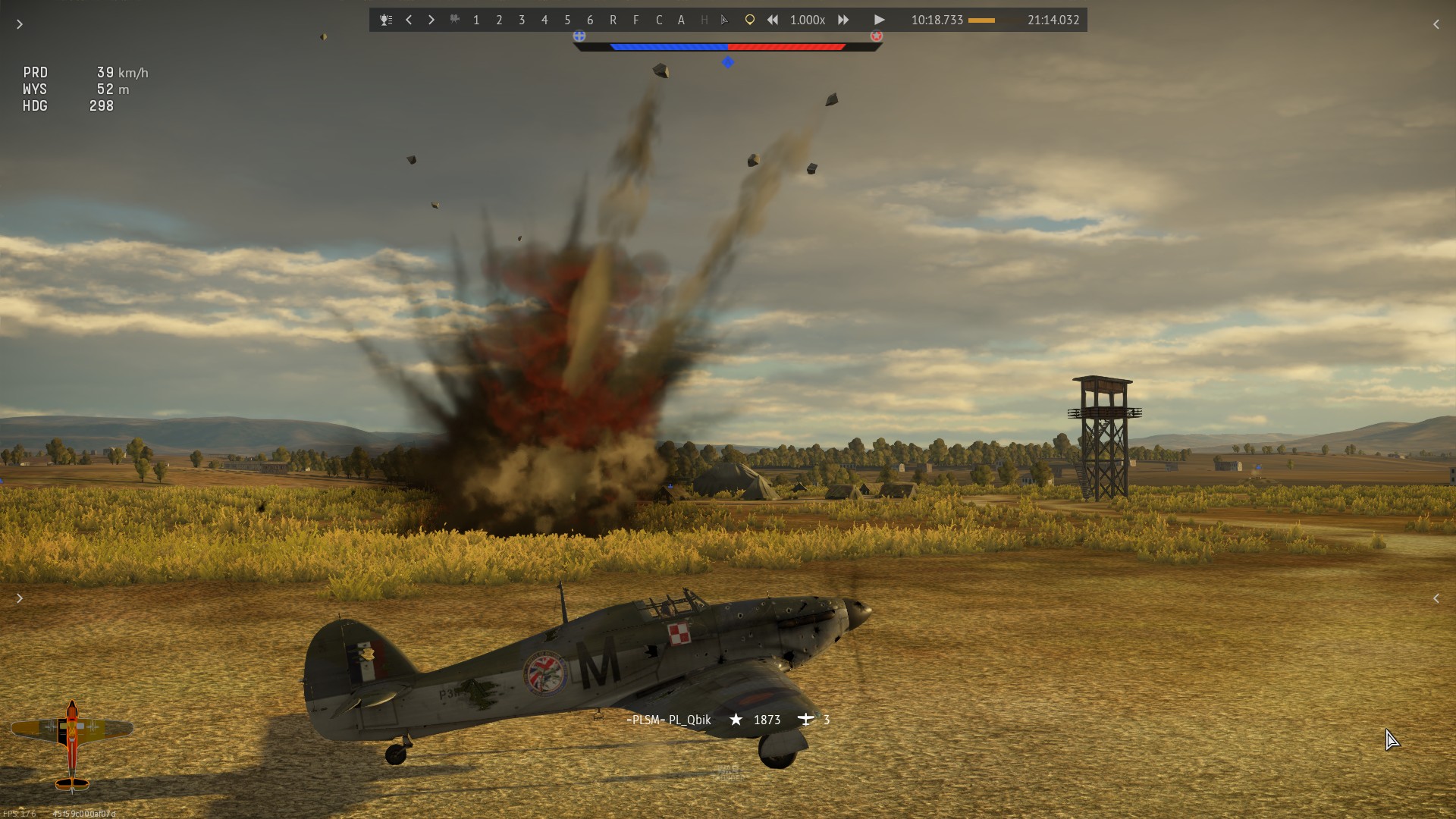The width and height of the screenshot is (1456, 819).
Task: Slow down the replay speed
Action: [x=772, y=20]
